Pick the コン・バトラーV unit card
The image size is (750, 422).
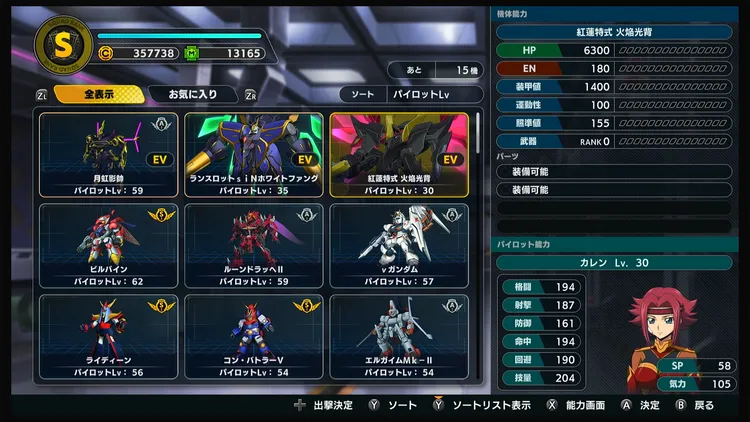pyautogui.click(x=254, y=337)
